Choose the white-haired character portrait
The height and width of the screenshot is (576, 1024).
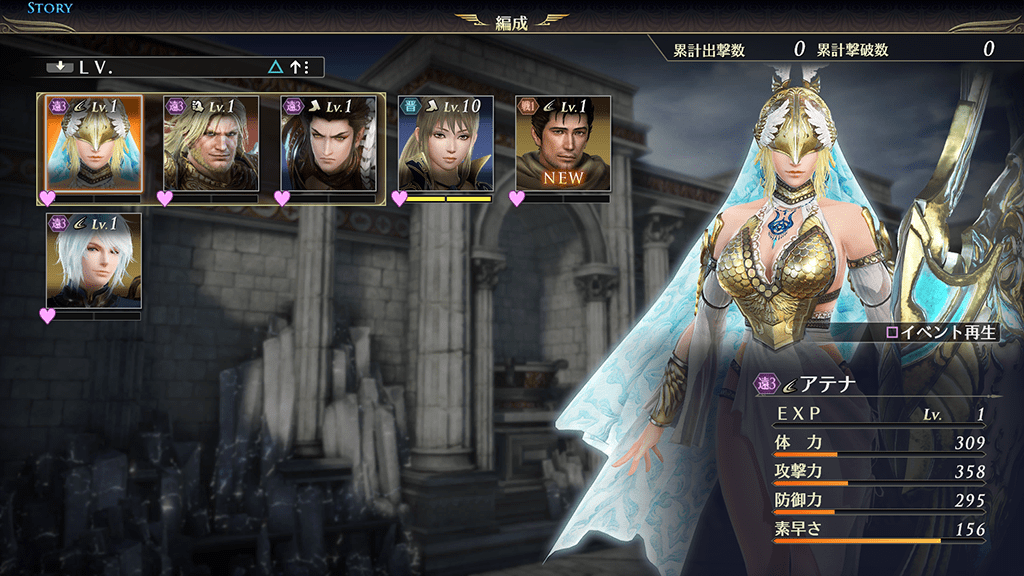(94, 260)
